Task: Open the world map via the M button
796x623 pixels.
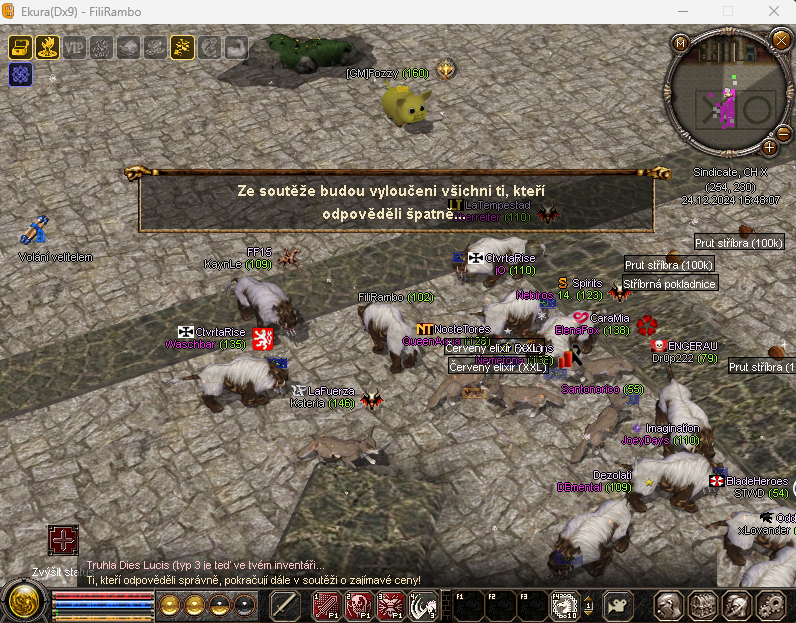Action: click(681, 42)
